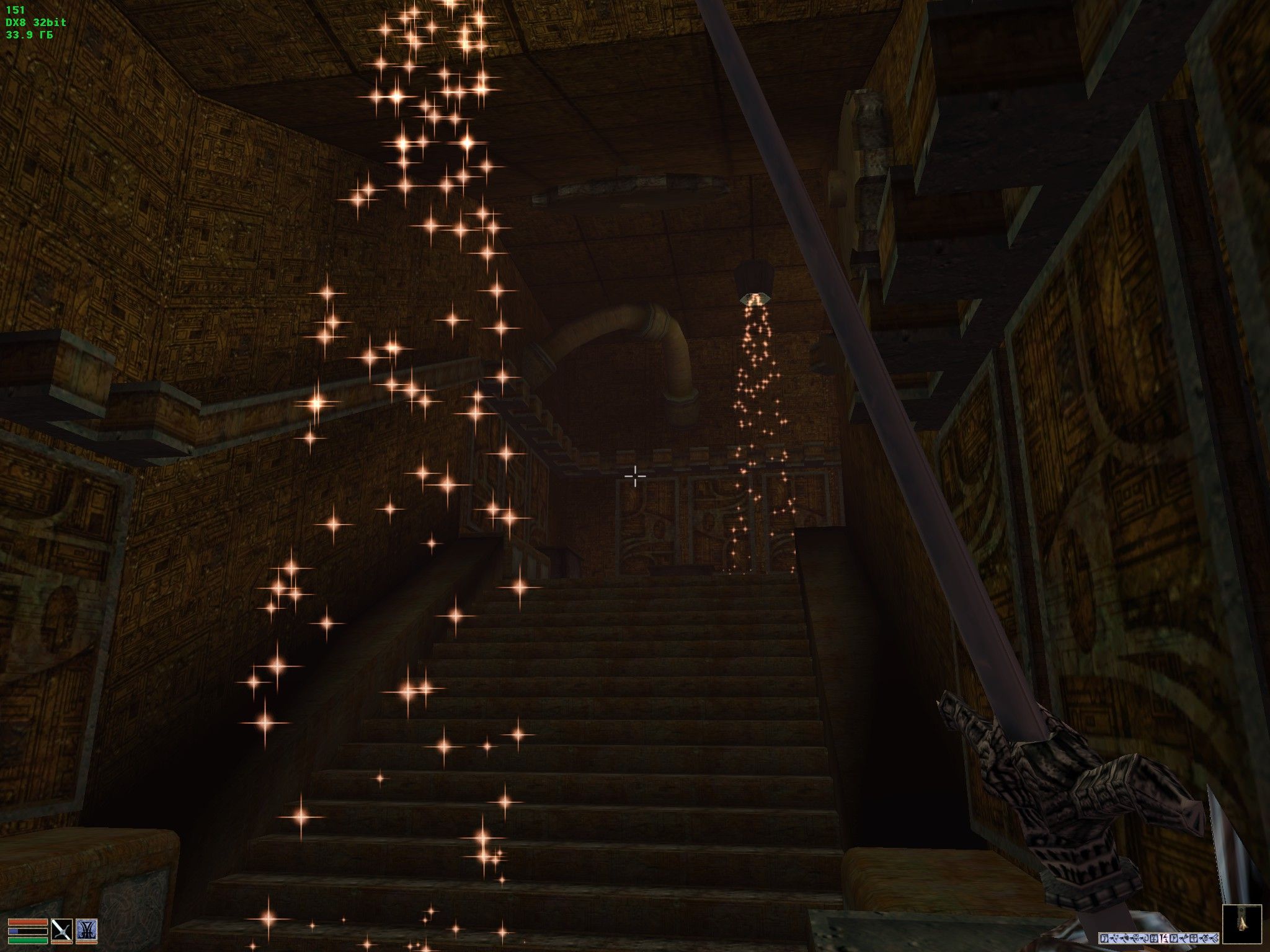Open the local map panel bottom-right

click(x=1243, y=923)
